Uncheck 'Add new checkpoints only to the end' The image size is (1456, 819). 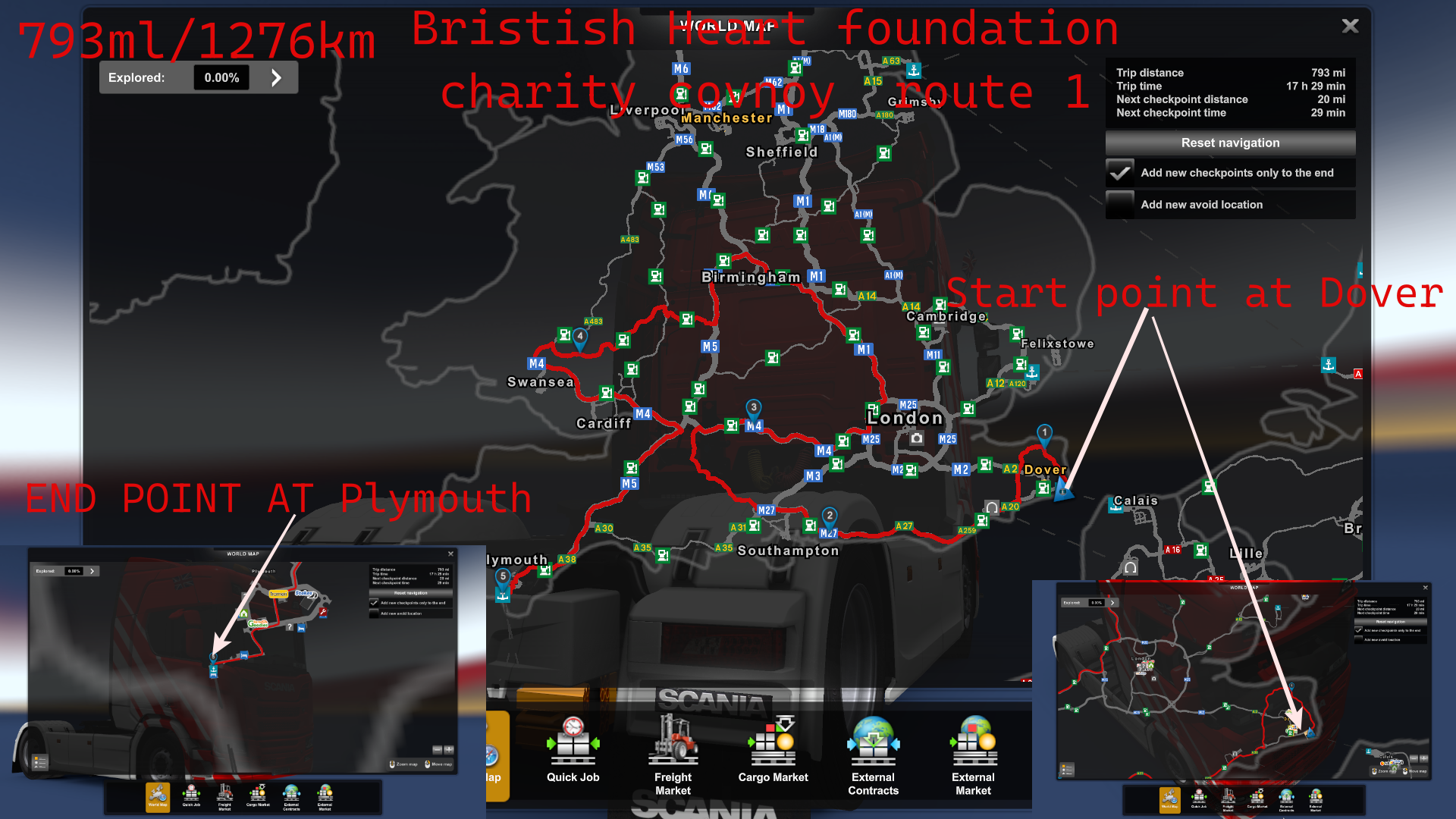1121,173
